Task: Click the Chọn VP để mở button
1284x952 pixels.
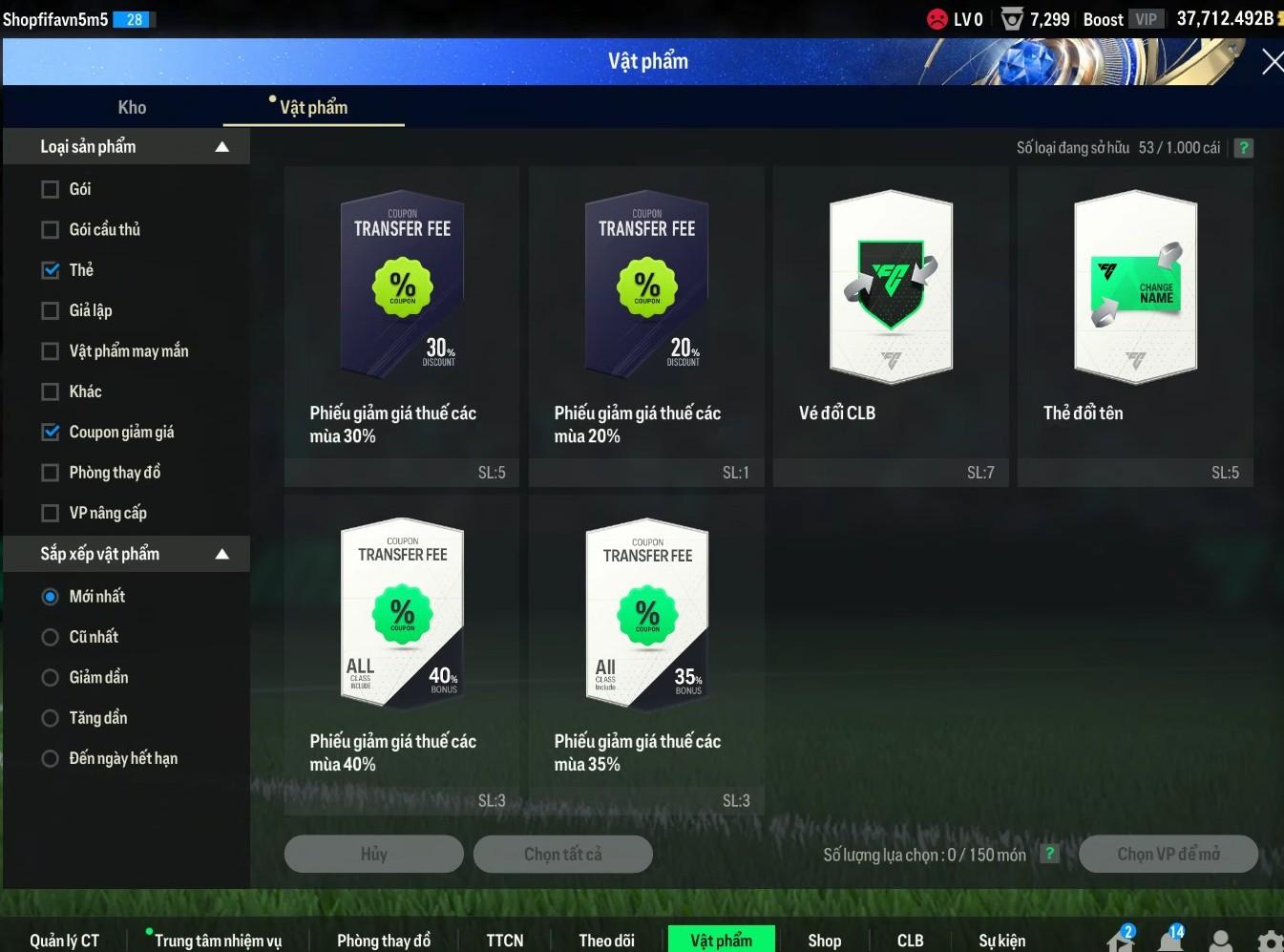Action: coord(1168,854)
